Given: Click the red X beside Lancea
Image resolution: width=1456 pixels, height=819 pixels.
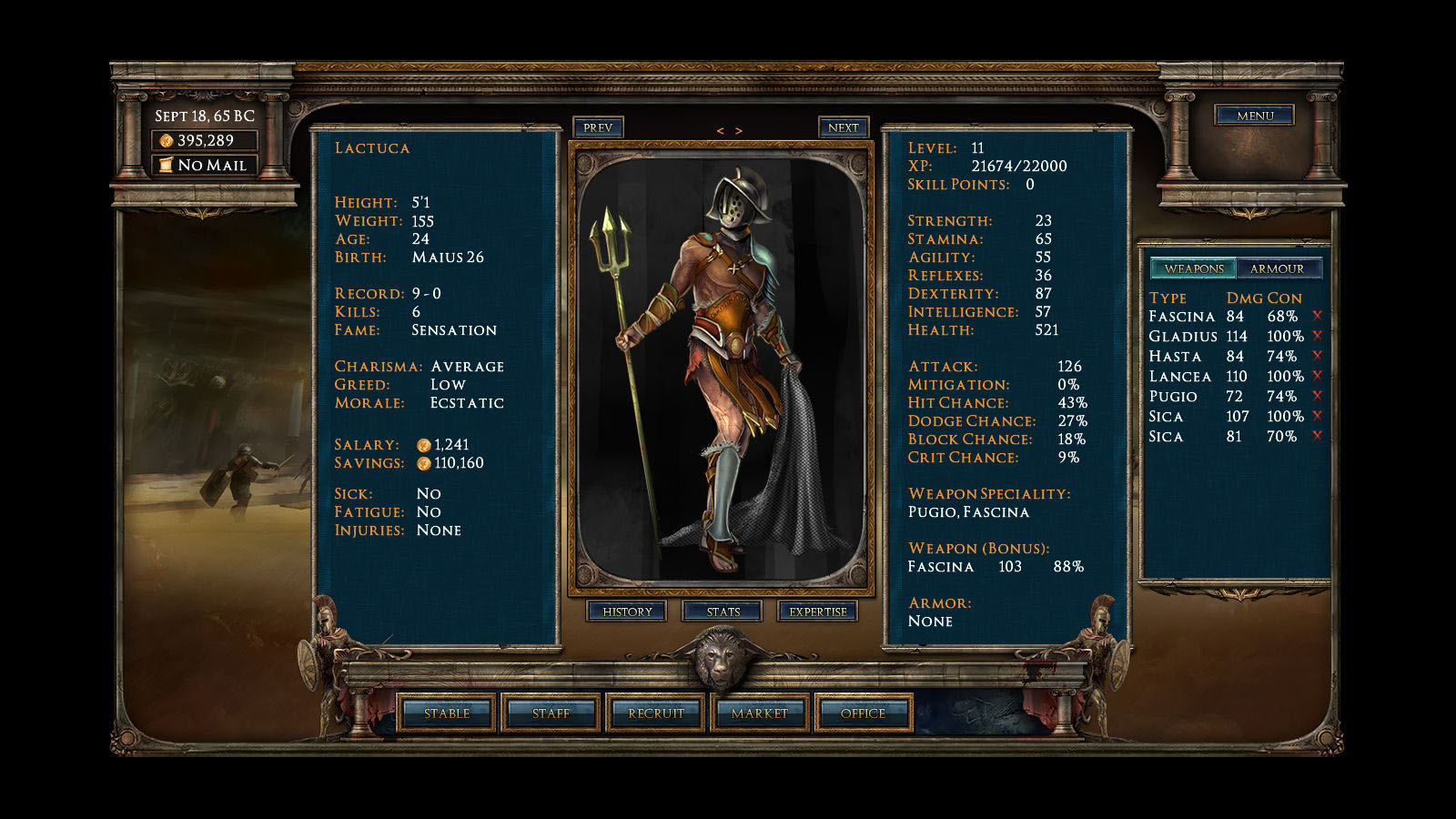Looking at the screenshot, I should [1317, 376].
